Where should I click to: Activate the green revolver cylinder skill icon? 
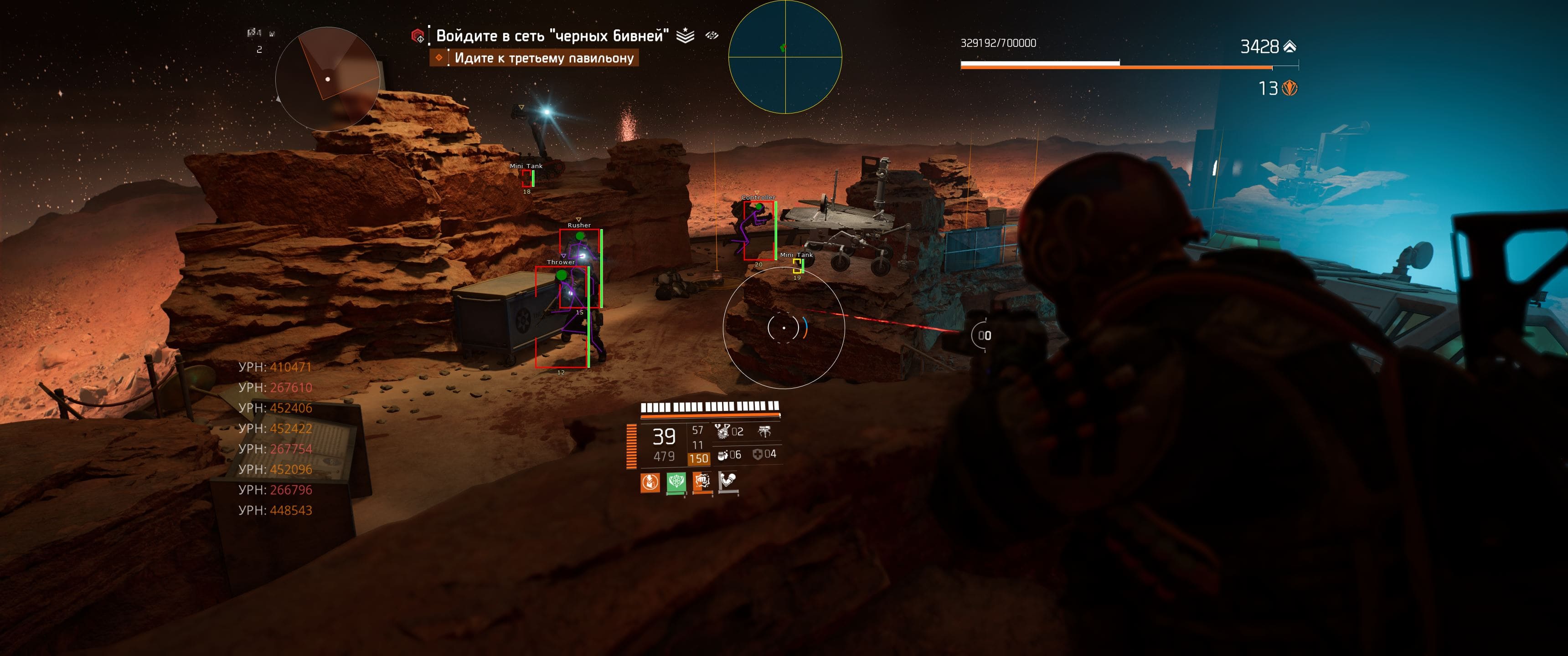click(676, 482)
